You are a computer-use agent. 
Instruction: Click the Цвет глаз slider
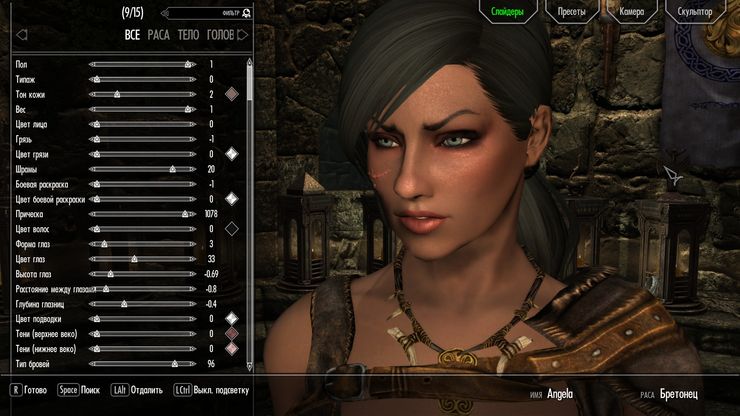click(140, 259)
